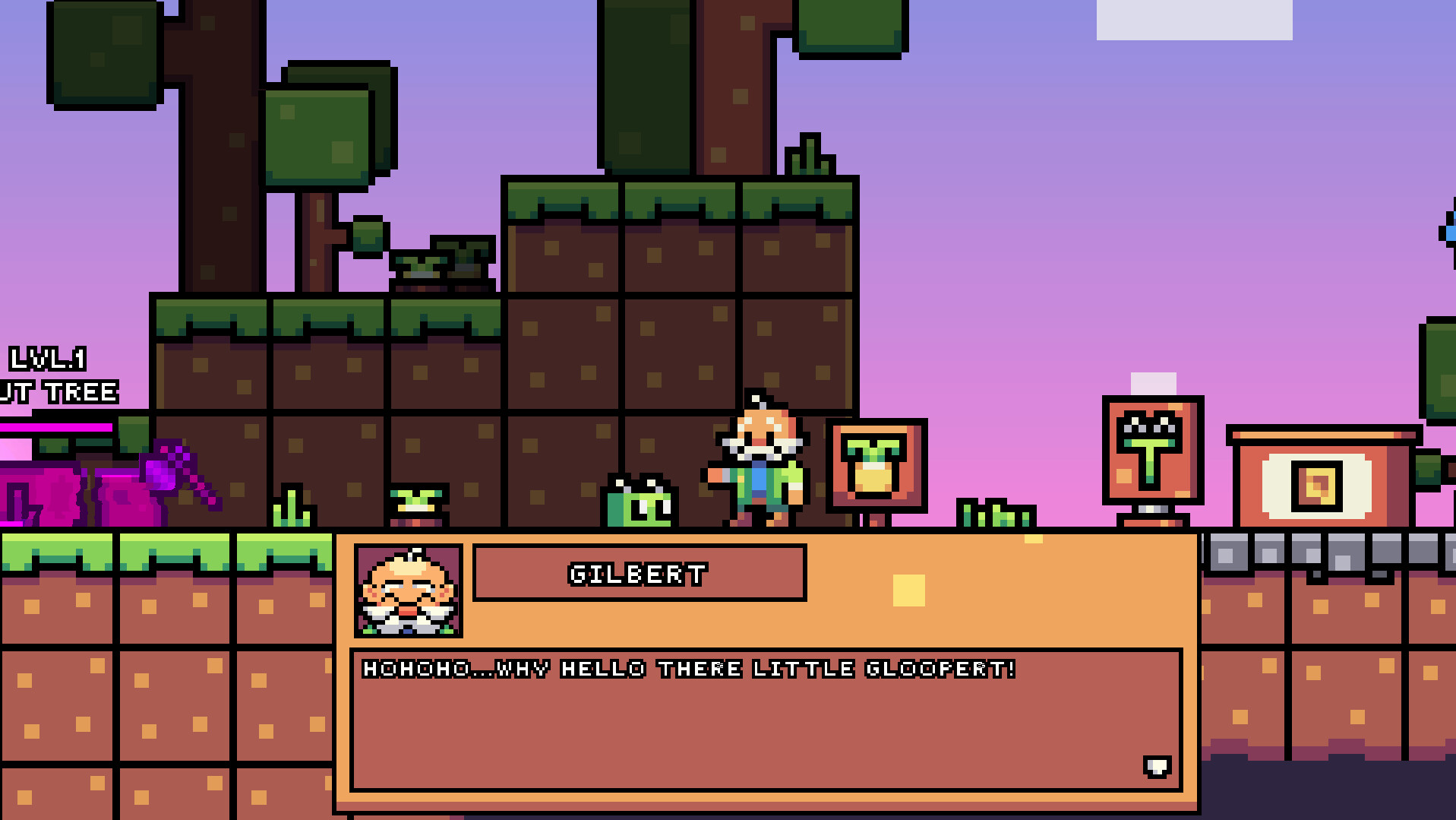The height and width of the screenshot is (820, 1456).
Task: Click the sprout sign next to Gilbert
Action: tap(877, 467)
